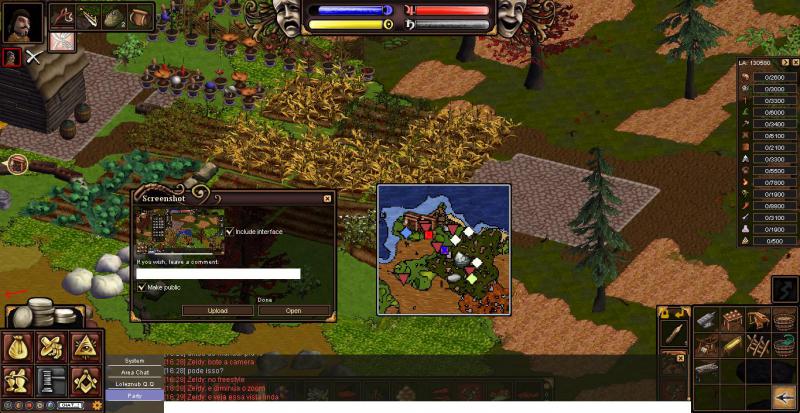The image size is (800, 413).
Task: Select the ladder item in build grid
Action: tap(757, 345)
